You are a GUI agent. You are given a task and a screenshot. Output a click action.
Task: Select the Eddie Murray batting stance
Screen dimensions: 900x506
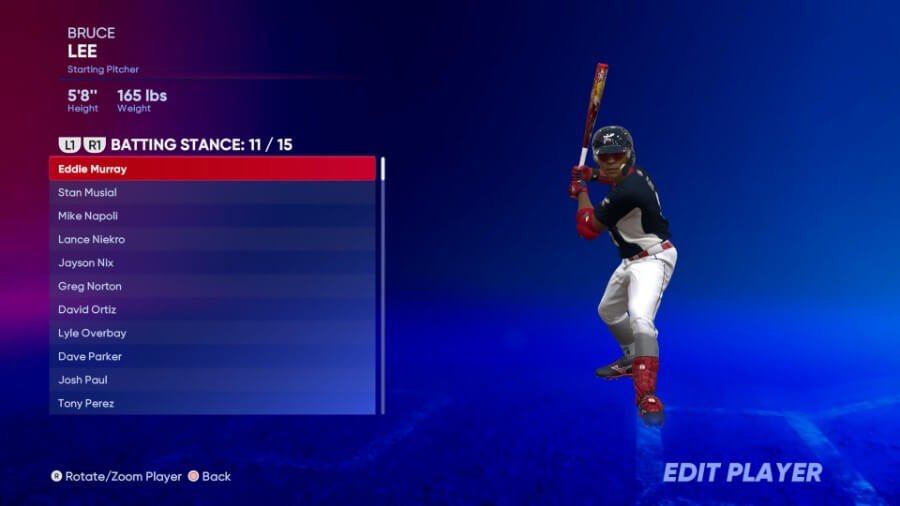coord(212,169)
